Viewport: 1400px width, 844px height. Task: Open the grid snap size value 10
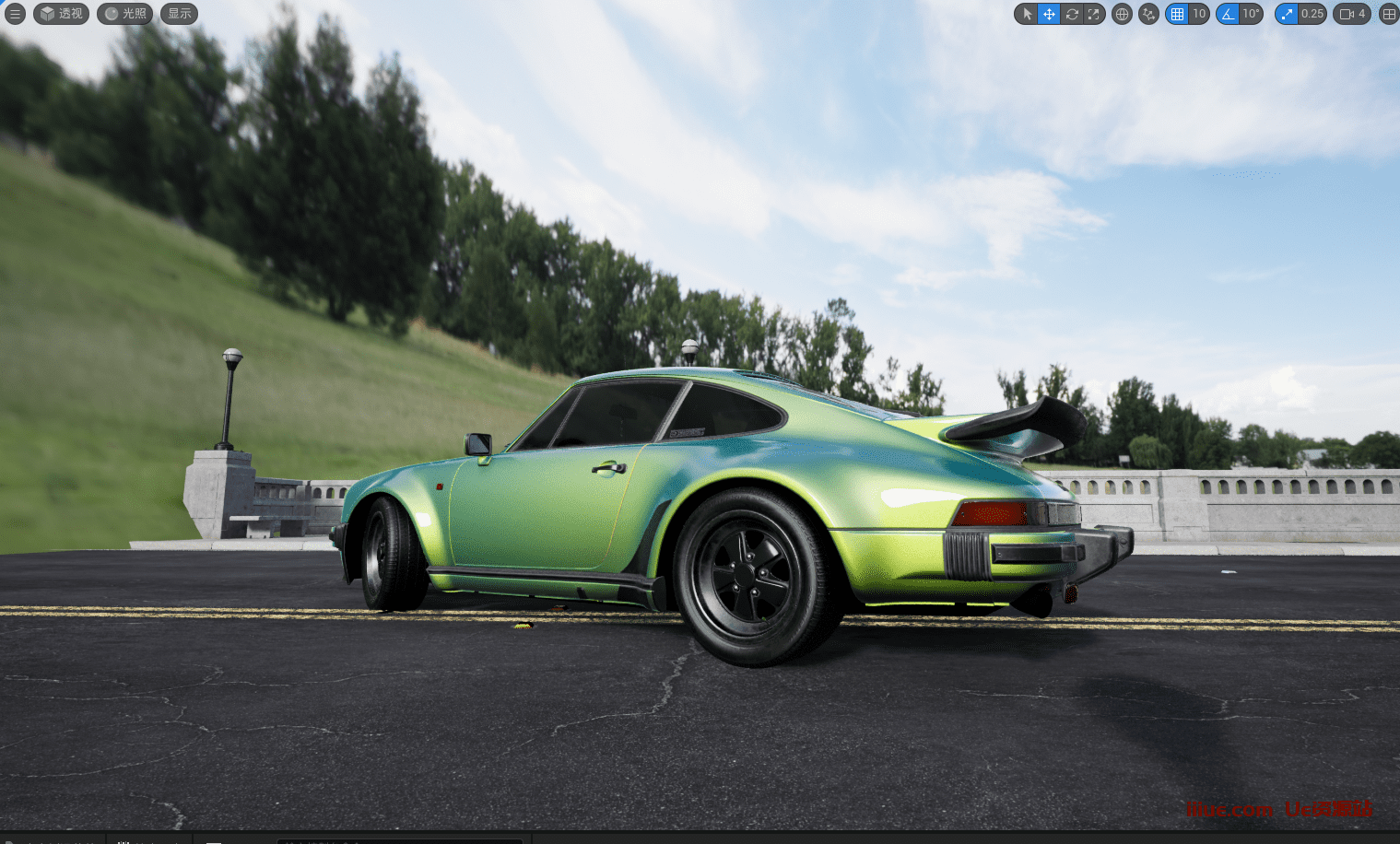coord(1199,14)
